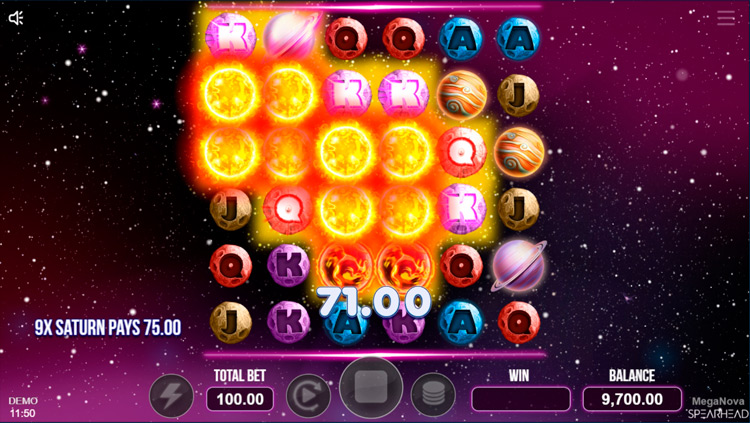Toggle the sound speaker icon
Image resolution: width=750 pixels, height=423 pixels.
point(16,18)
